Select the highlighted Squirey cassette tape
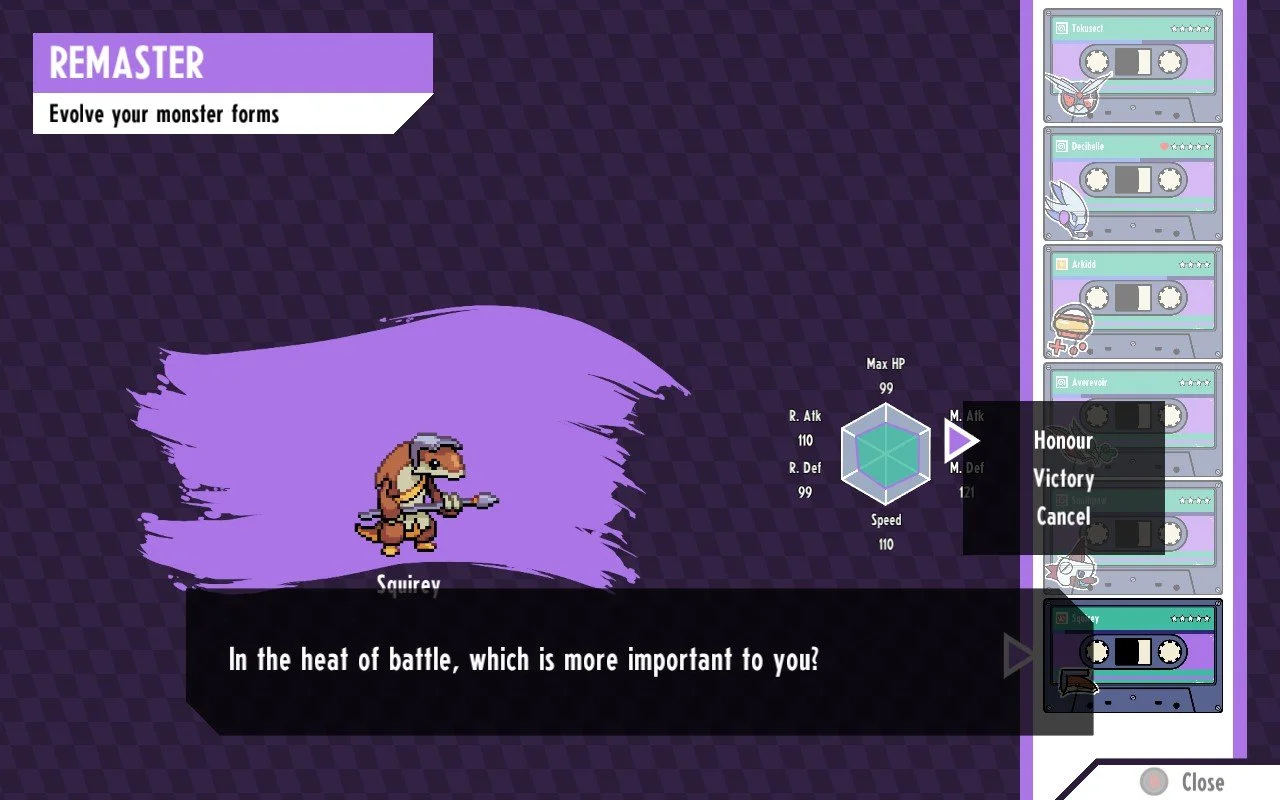The height and width of the screenshot is (800, 1280). point(1132,655)
